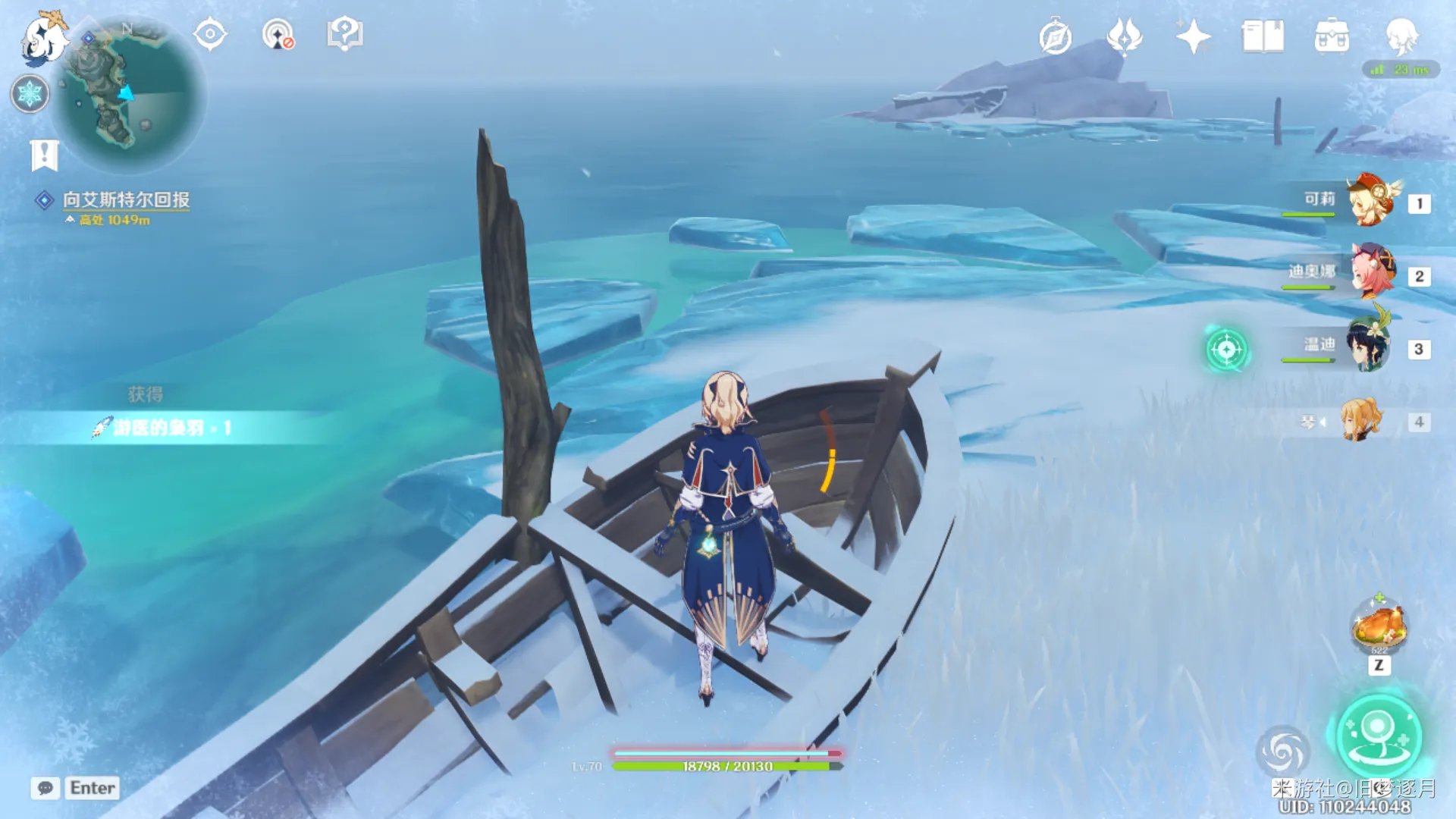
Task: Open the battle pass icon
Action: (x=1124, y=36)
